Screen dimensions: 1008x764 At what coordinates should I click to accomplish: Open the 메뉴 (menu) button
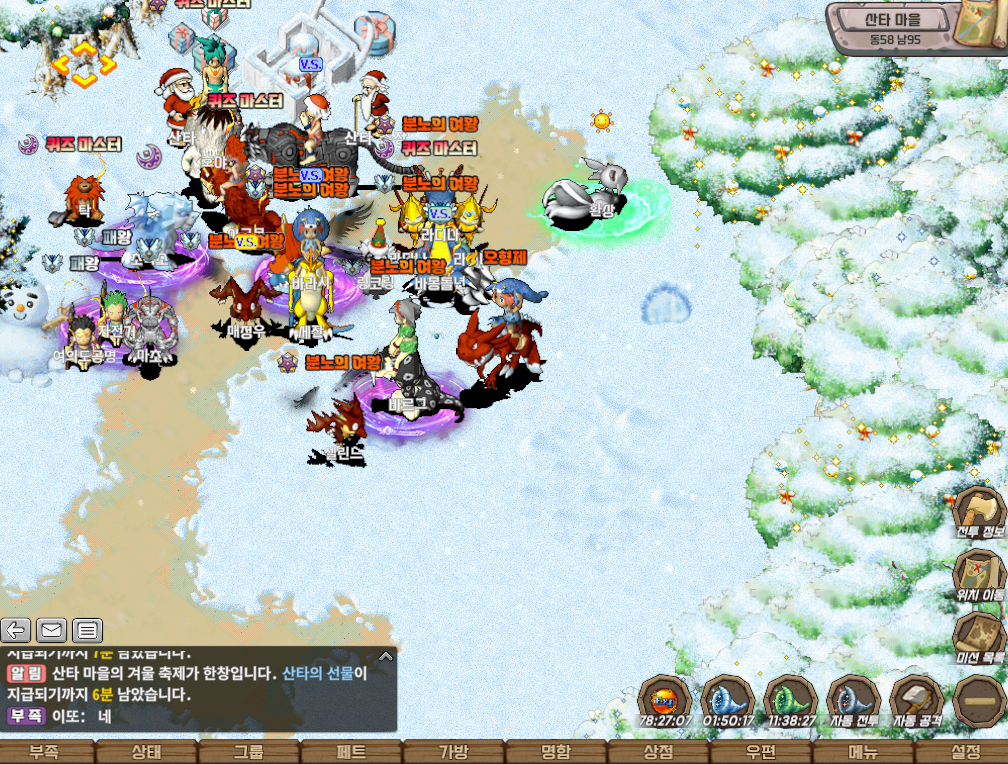point(860,753)
